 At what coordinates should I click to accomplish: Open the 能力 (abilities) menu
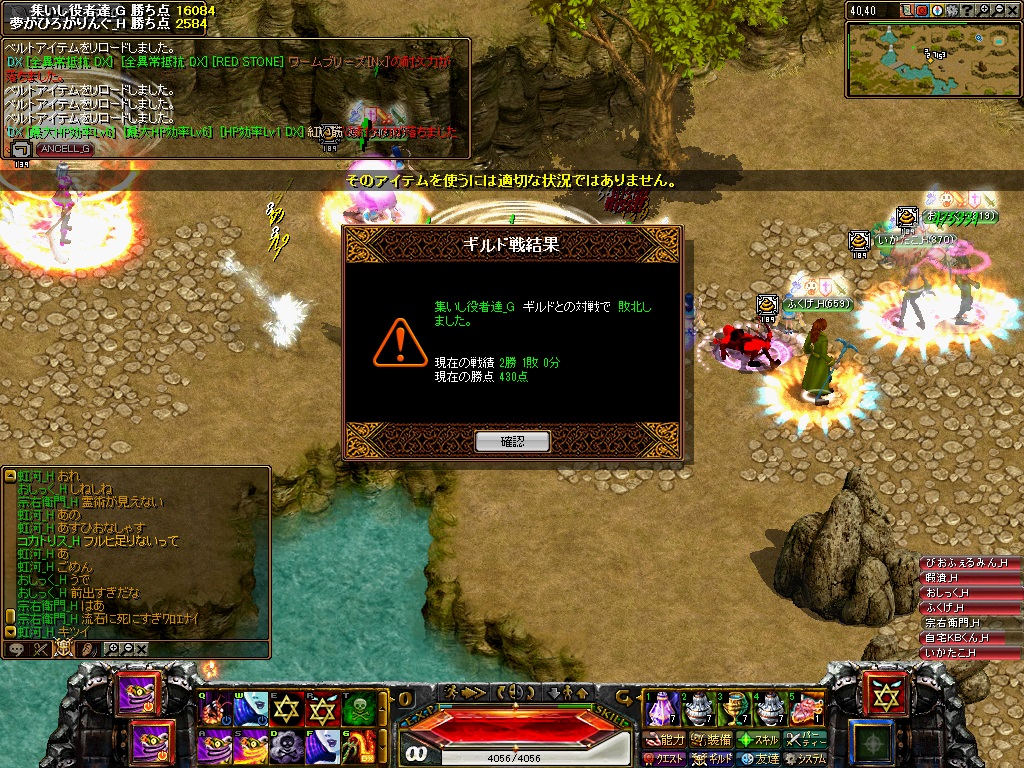665,740
